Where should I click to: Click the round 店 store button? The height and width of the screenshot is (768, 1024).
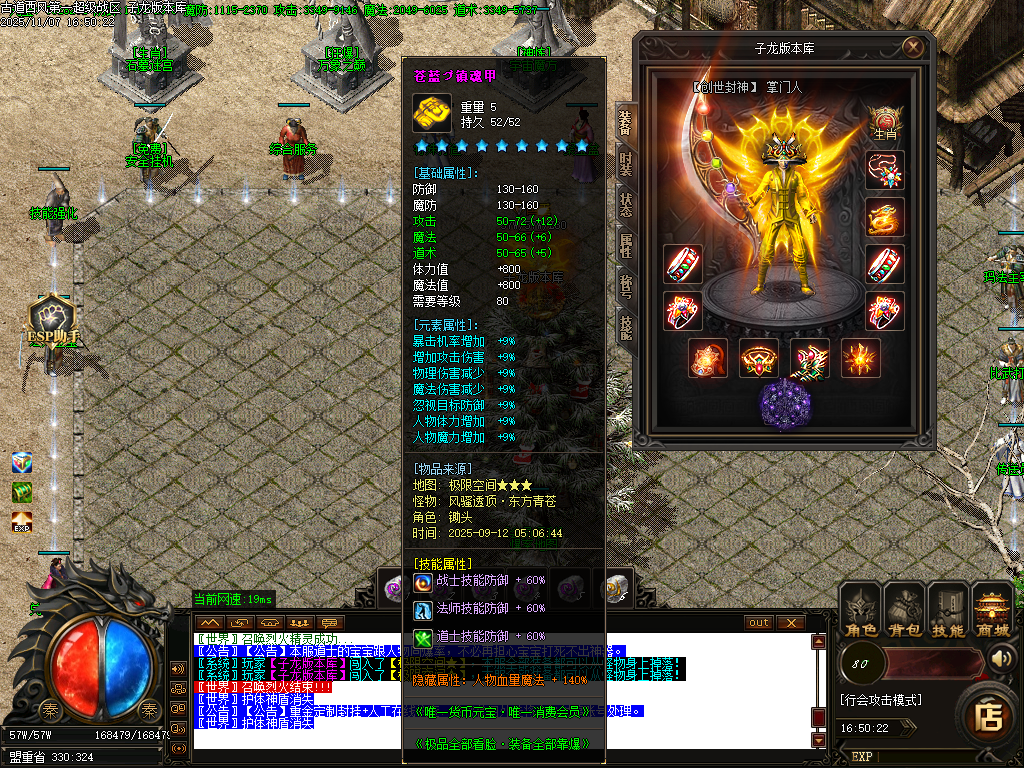[x=990, y=715]
